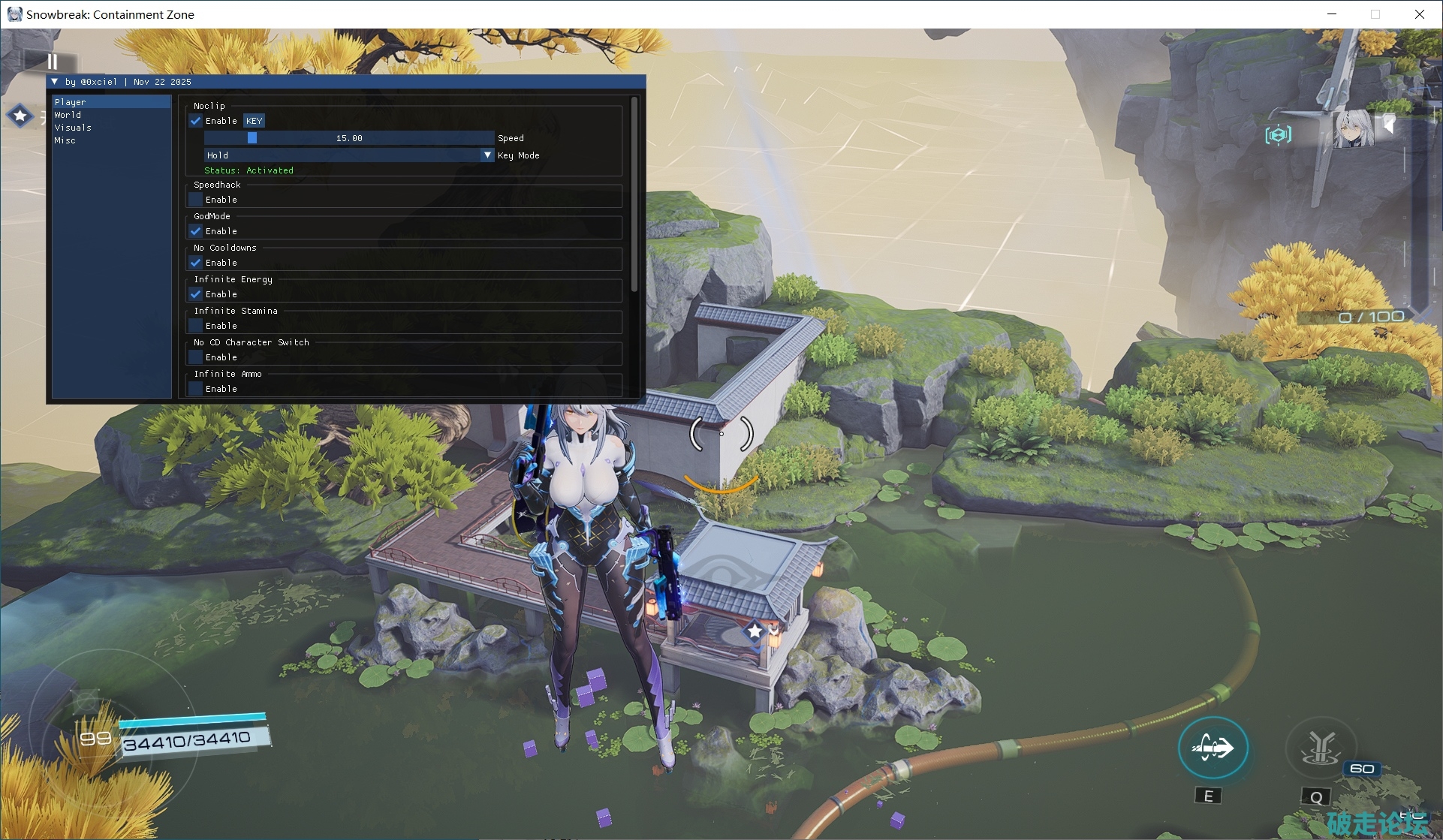The height and width of the screenshot is (840, 1443).
Task: Open the Visuals section
Action: (x=73, y=128)
